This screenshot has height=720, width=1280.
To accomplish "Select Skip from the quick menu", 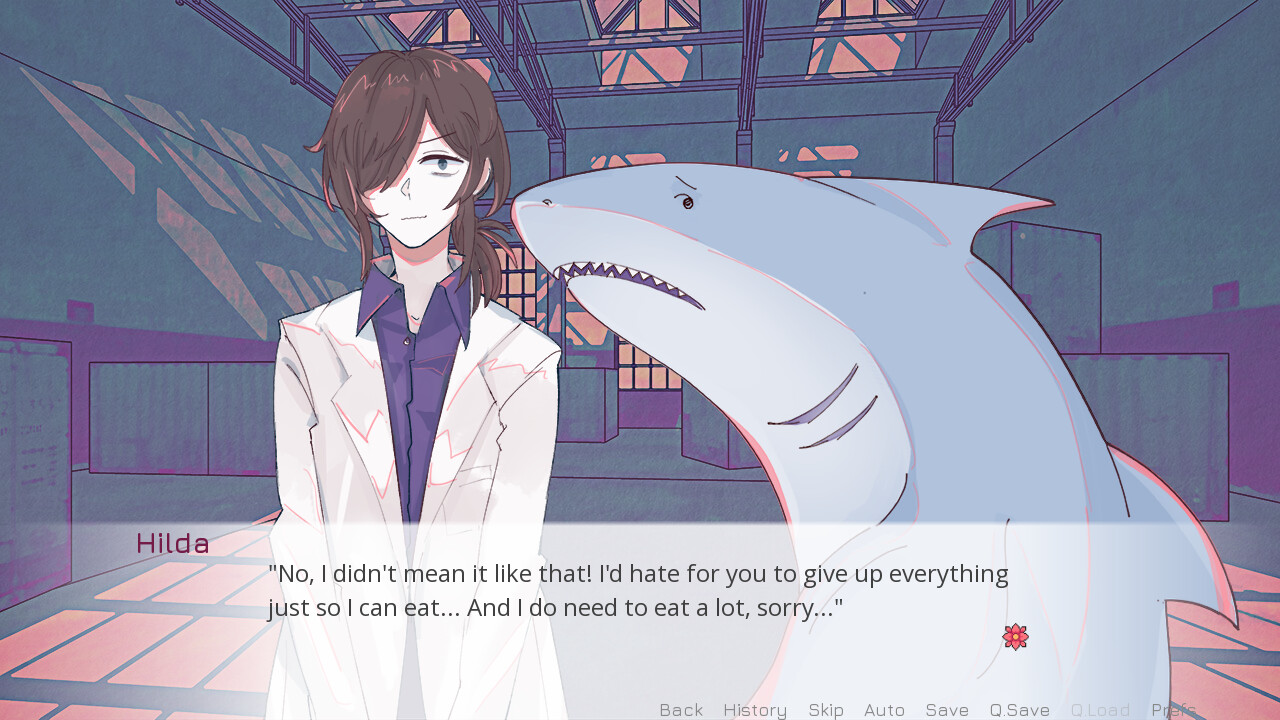I will coord(826,710).
